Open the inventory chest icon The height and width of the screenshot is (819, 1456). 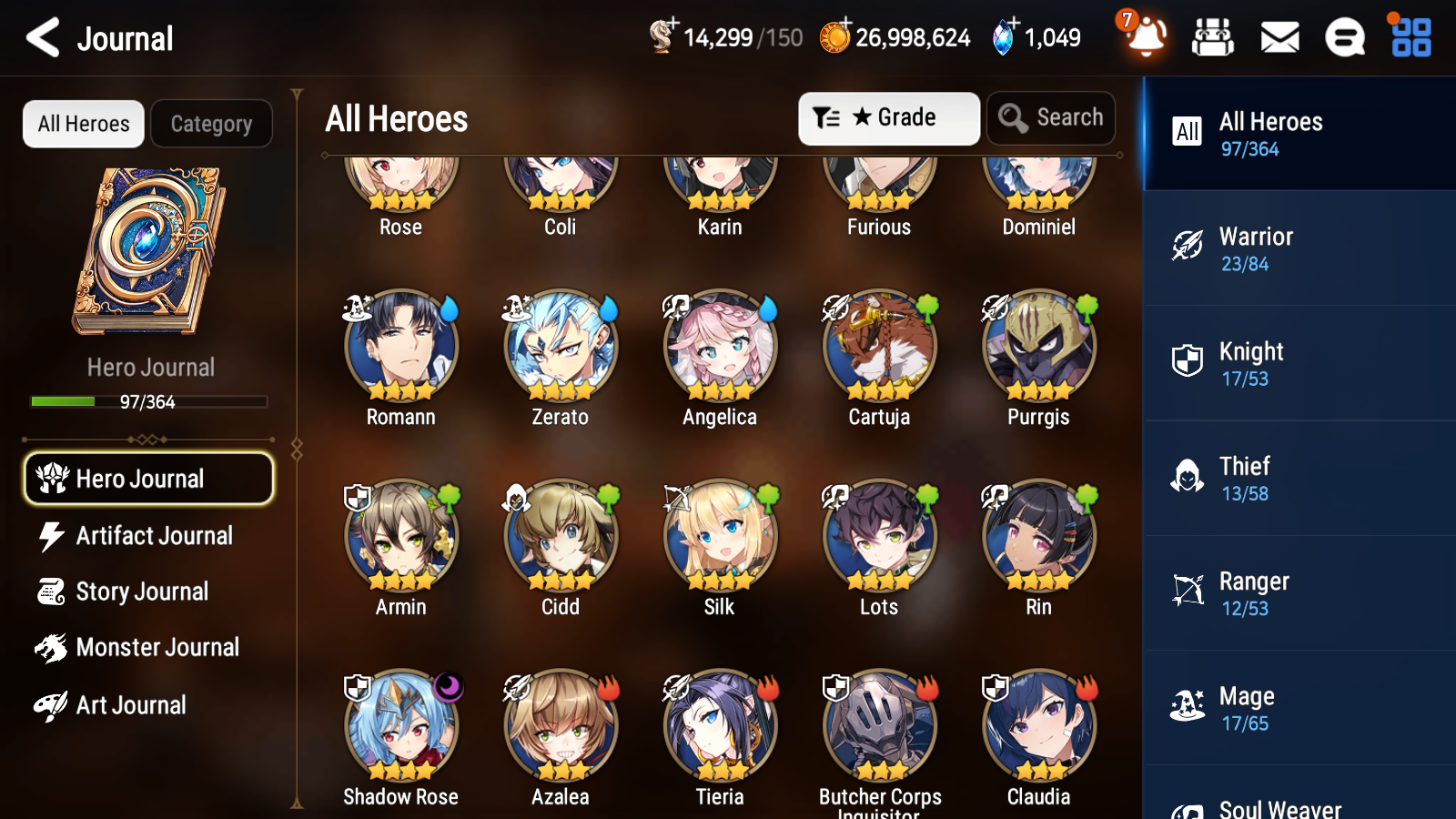pos(1213,38)
